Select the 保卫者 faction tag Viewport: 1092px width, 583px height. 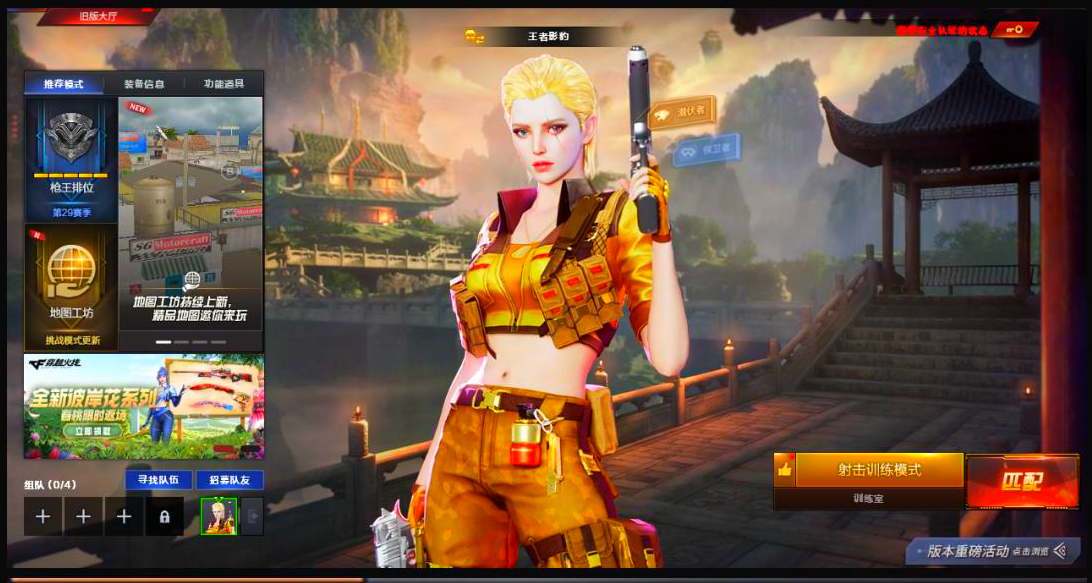coord(706,150)
